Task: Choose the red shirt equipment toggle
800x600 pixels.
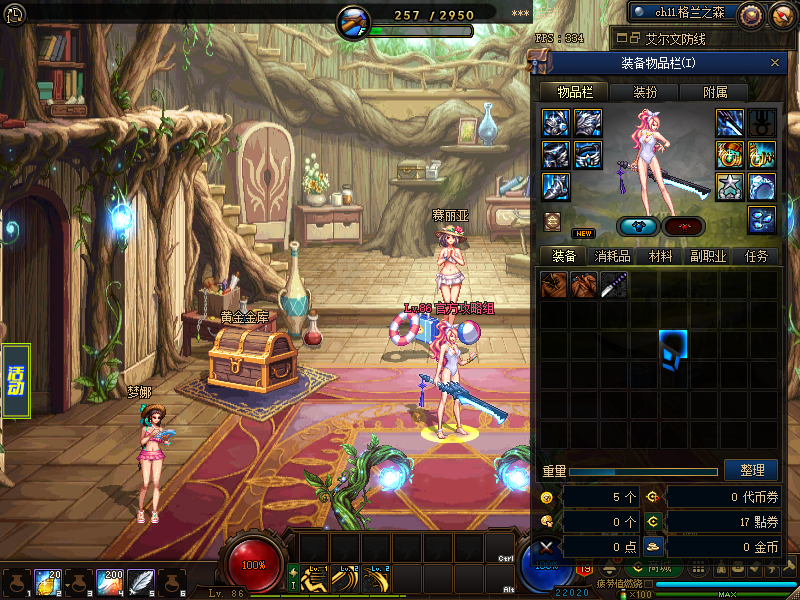Action: [684, 226]
